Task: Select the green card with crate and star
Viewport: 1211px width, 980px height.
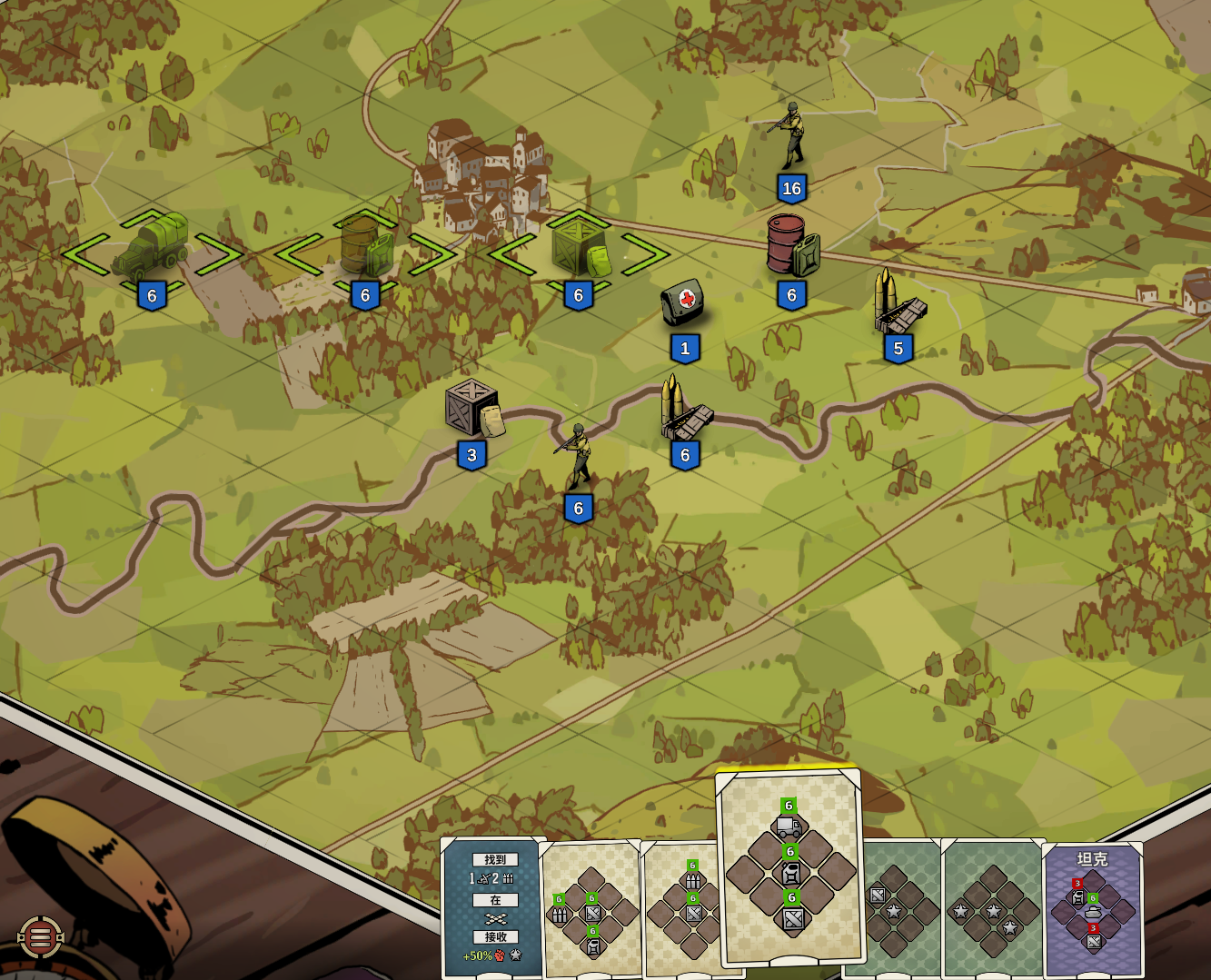Action: [899, 908]
